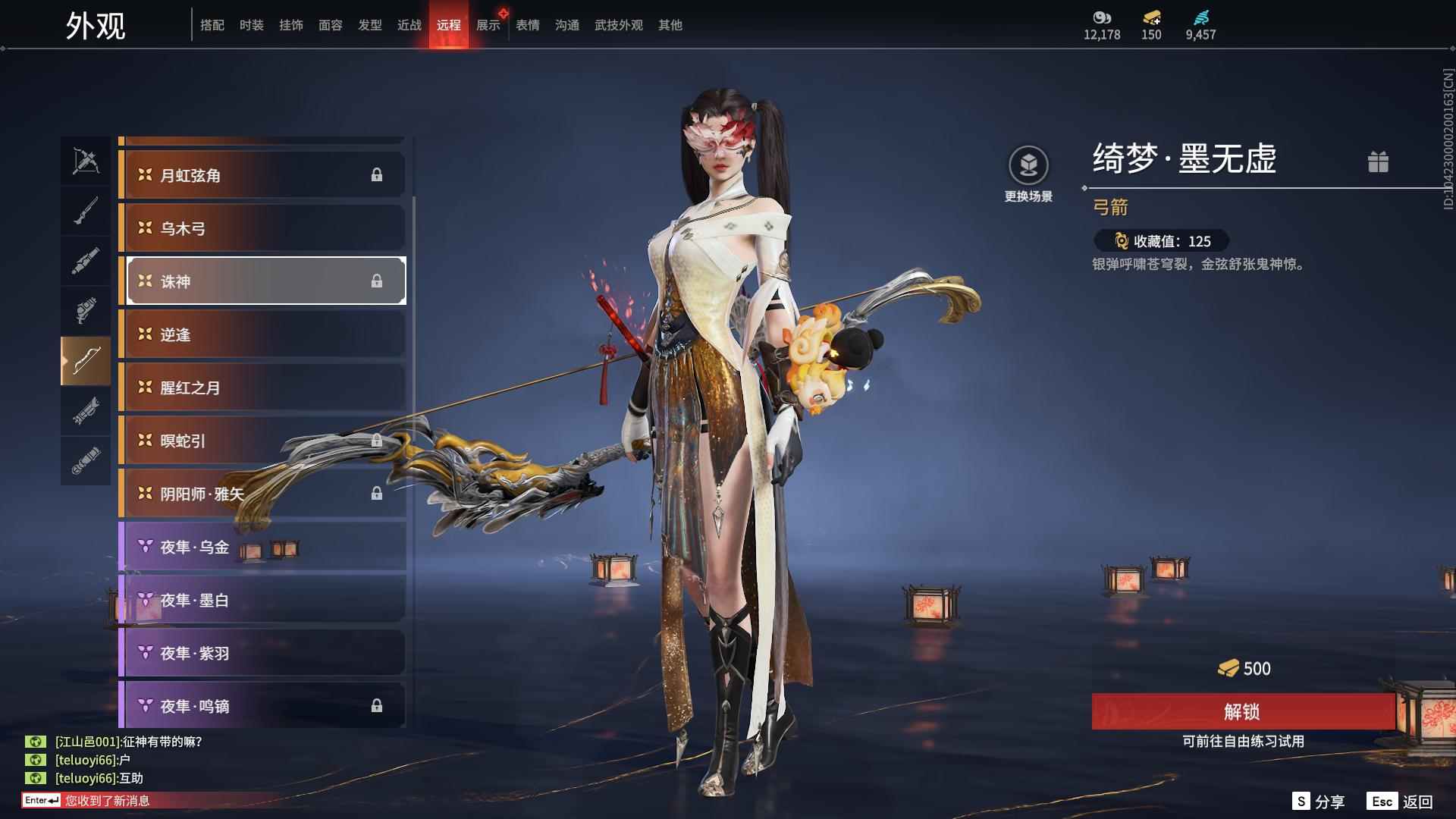Switch to the 近战 weapons tab
Viewport: 1456px width, 819px height.
(409, 25)
